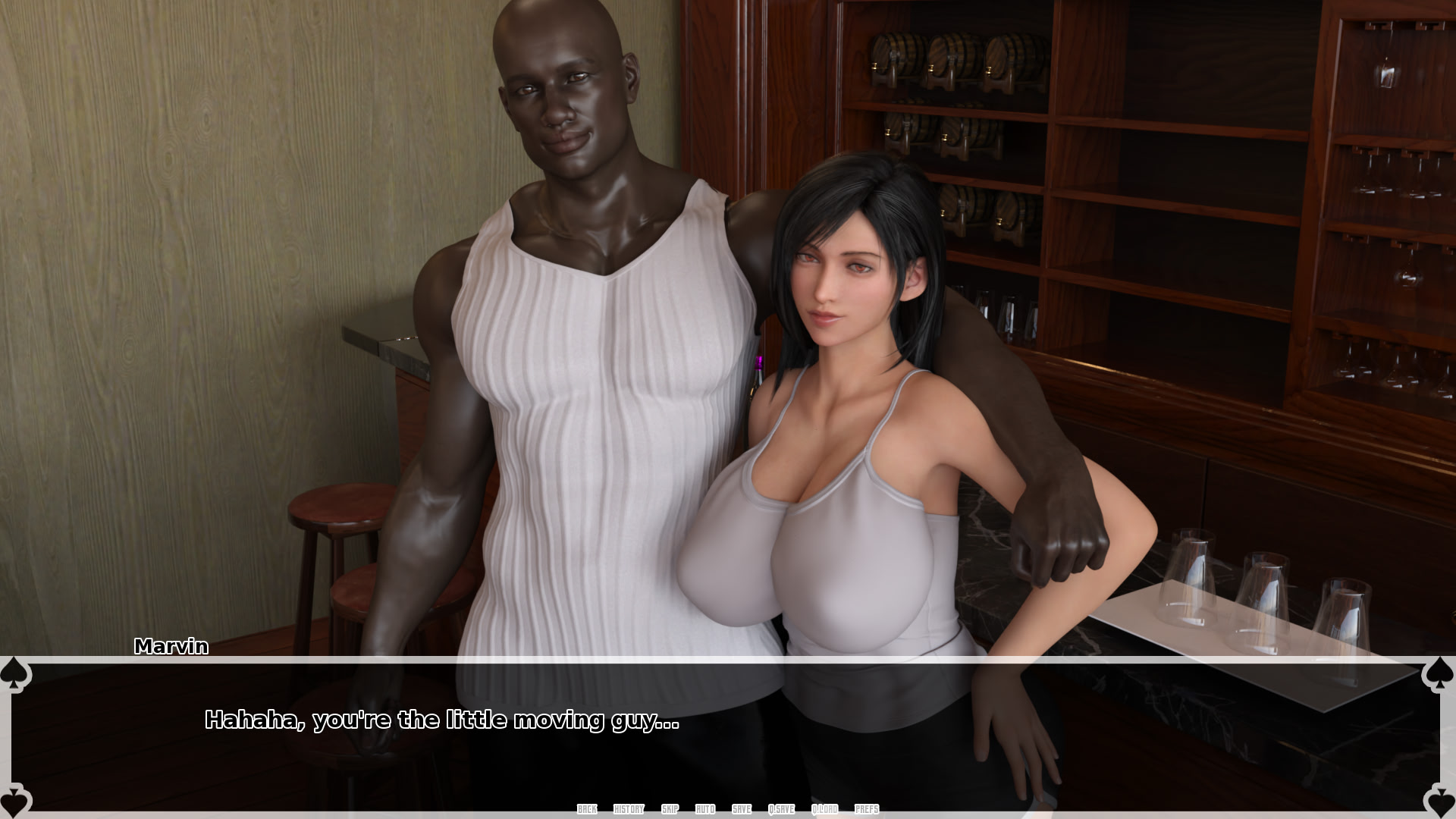Viewport: 1456px width, 819px height.
Task: Click the dialogue textbox window
Action: coord(728,728)
